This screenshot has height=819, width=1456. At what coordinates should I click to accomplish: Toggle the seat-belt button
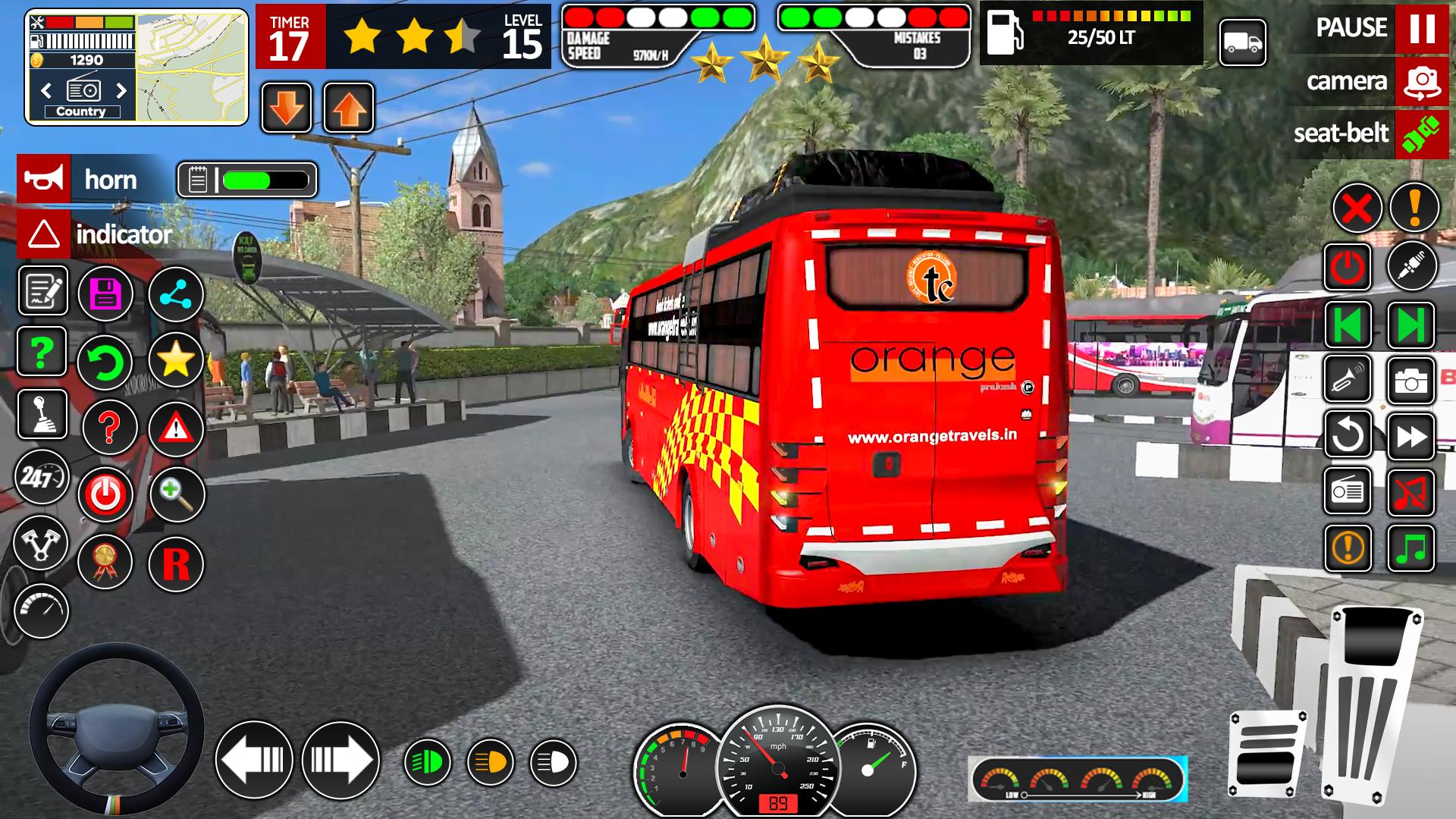click(1421, 133)
